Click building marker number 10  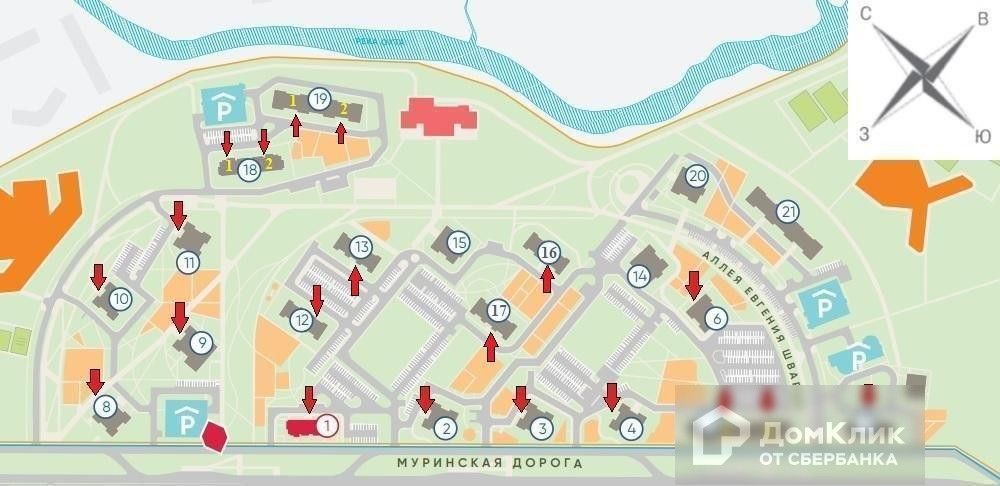[120, 298]
